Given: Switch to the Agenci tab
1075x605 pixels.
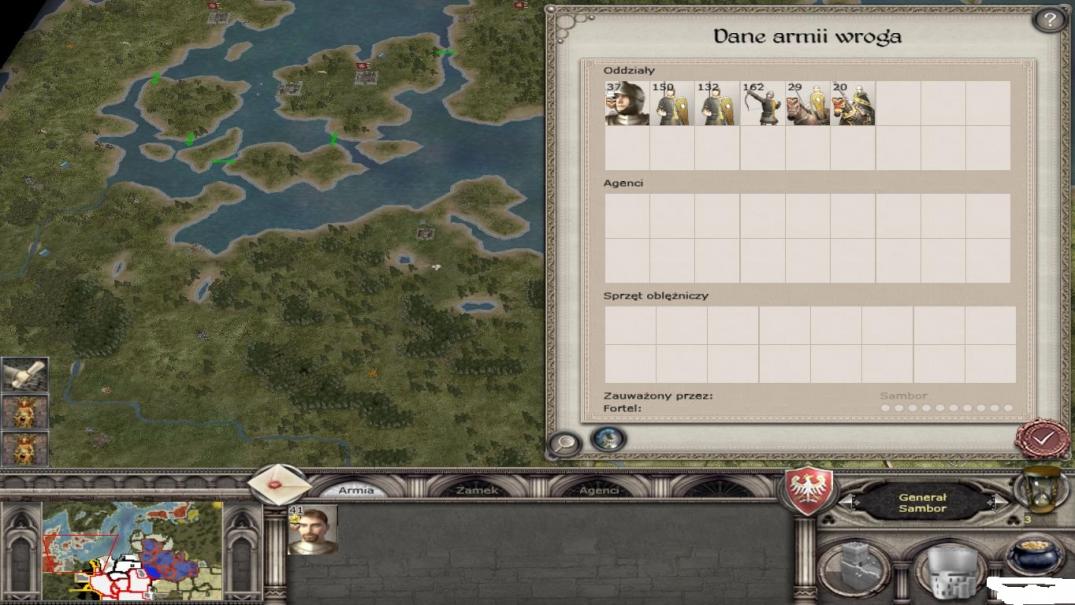Looking at the screenshot, I should 599,490.
